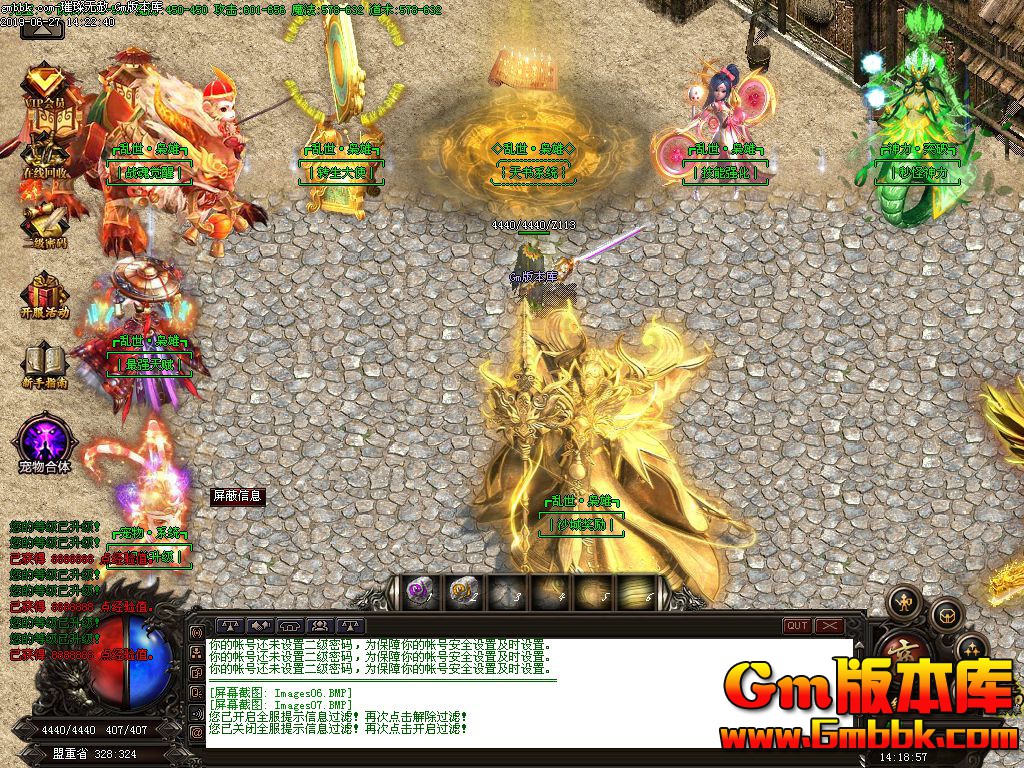
Task: Open the 开服活动 gift box events
Action: click(x=45, y=295)
